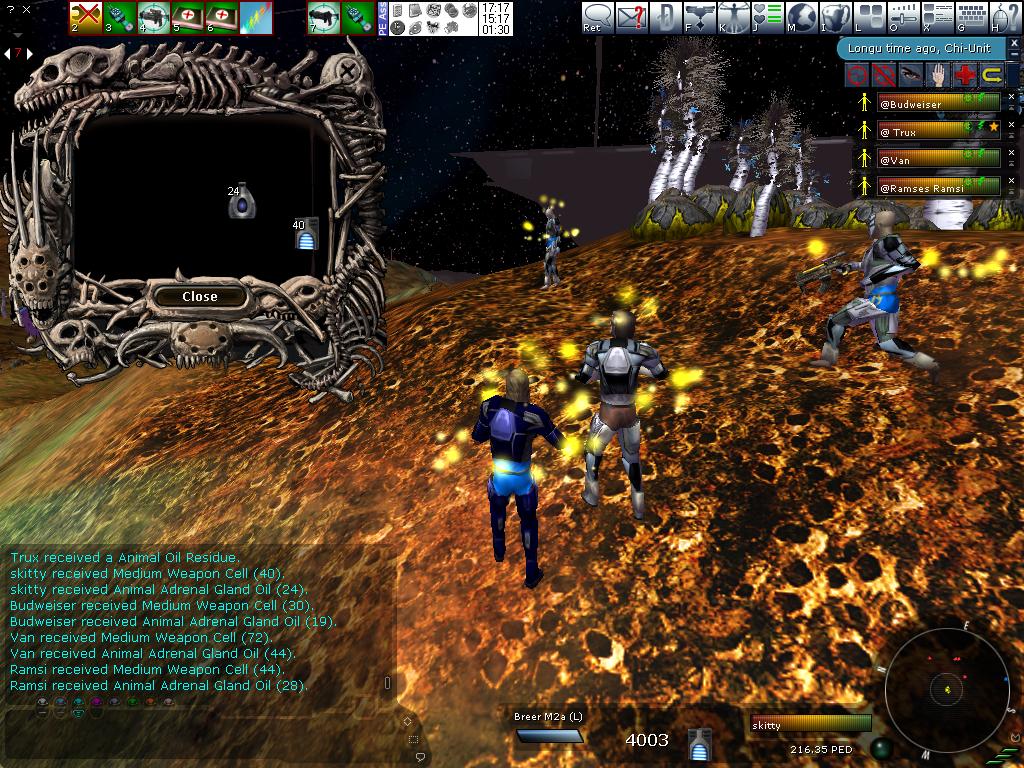Select team member Van
Screen dimensions: 1024x768
pos(938,158)
